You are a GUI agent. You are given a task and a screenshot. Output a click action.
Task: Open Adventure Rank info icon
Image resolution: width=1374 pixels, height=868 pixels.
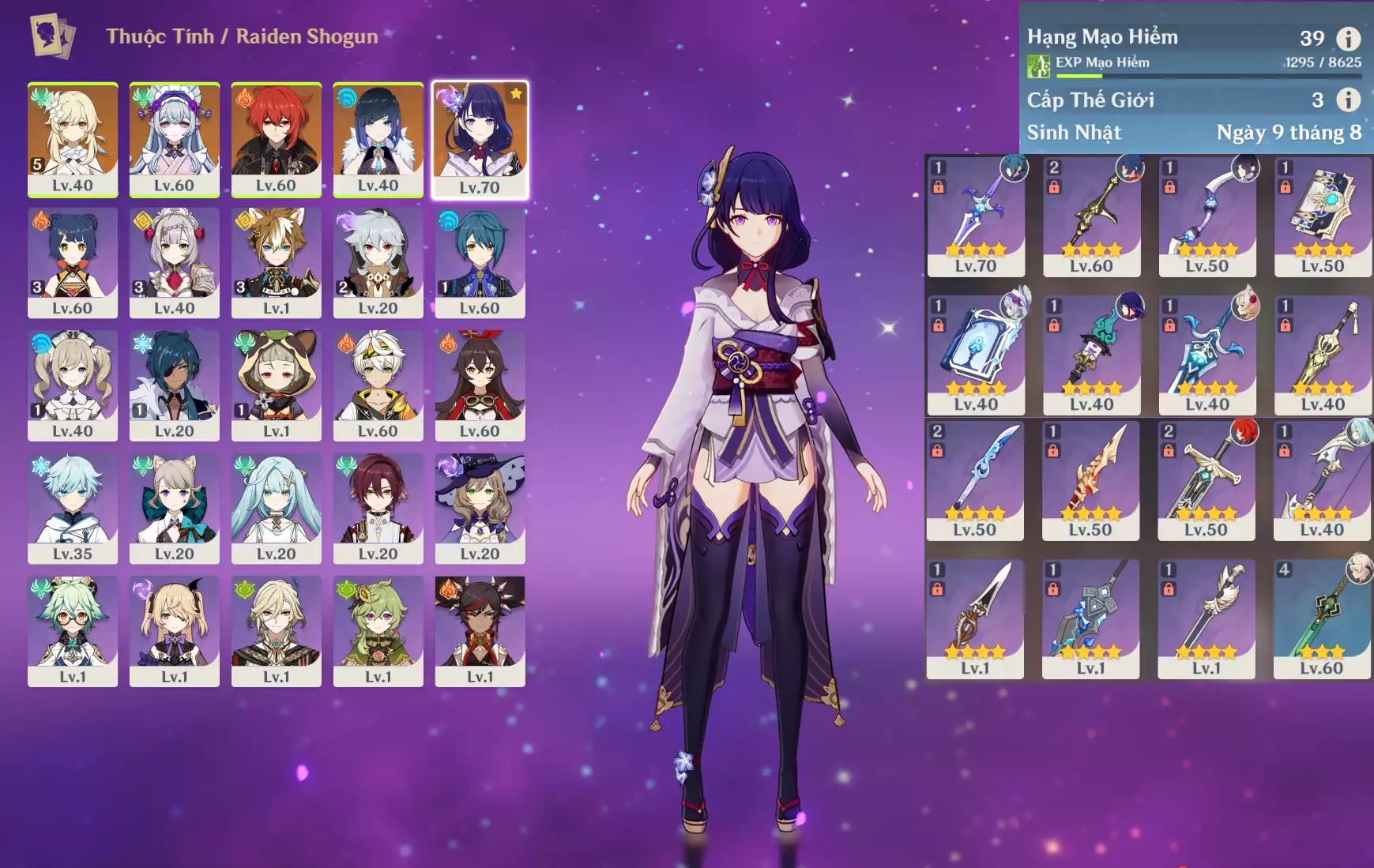click(x=1348, y=38)
